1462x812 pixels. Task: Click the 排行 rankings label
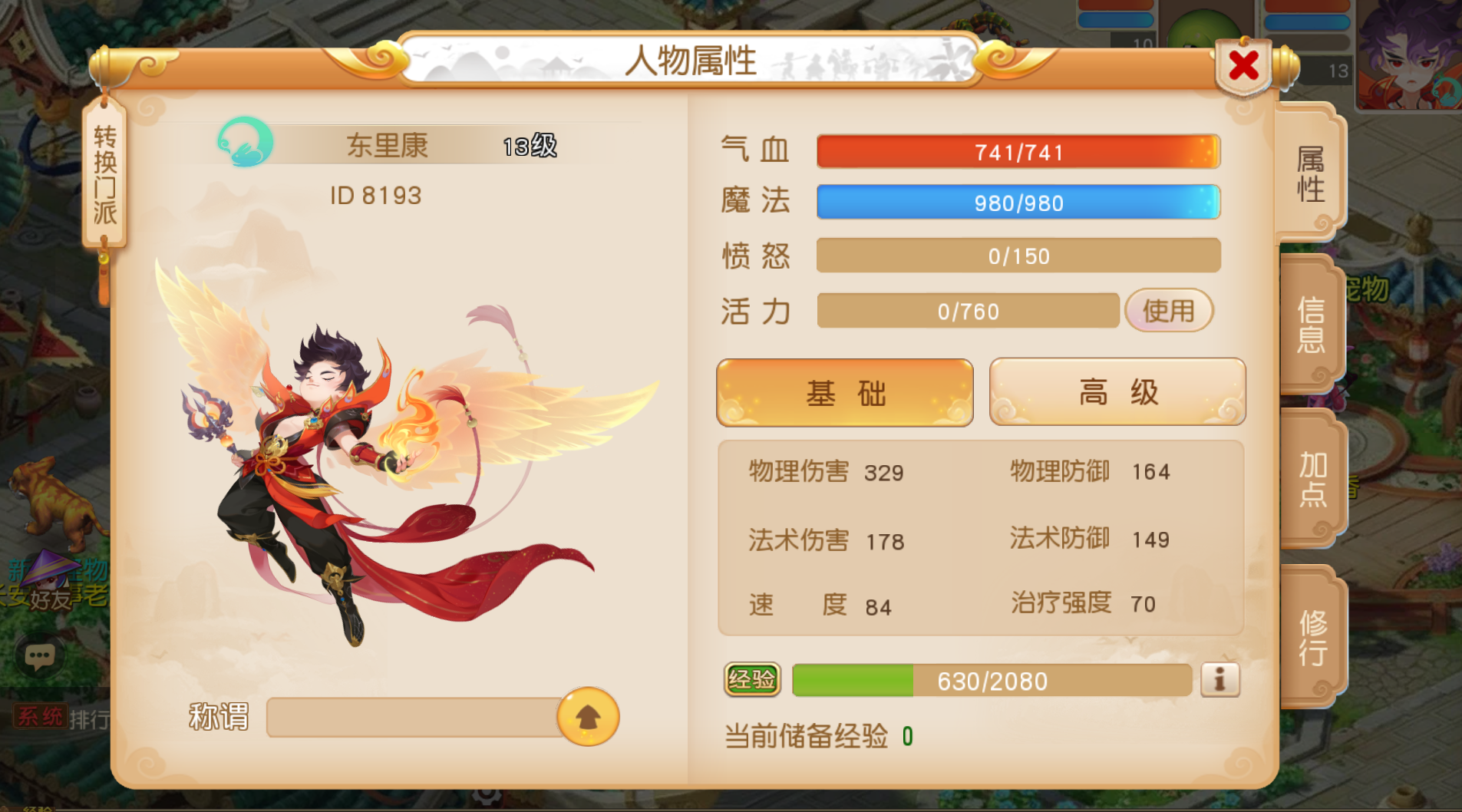pyautogui.click(x=91, y=715)
